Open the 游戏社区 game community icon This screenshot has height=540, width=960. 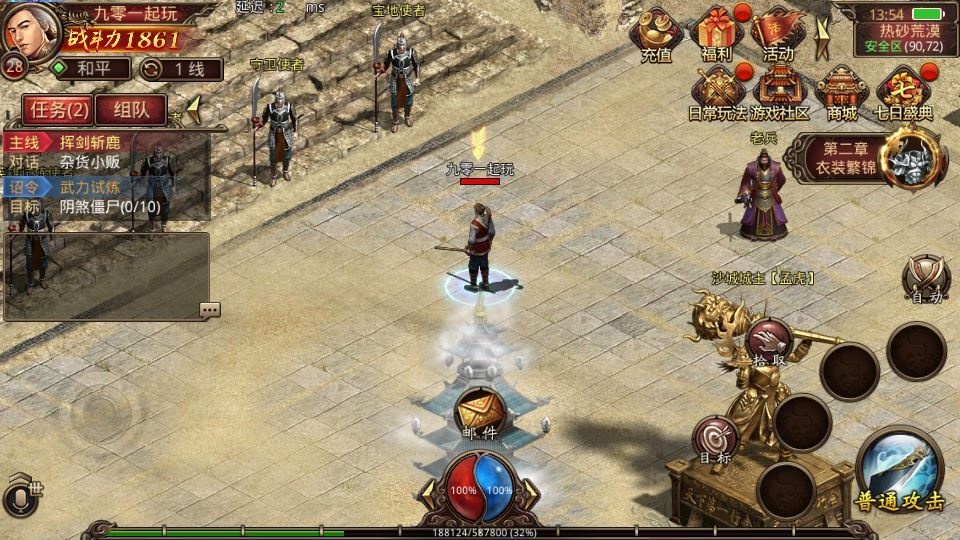[780, 93]
